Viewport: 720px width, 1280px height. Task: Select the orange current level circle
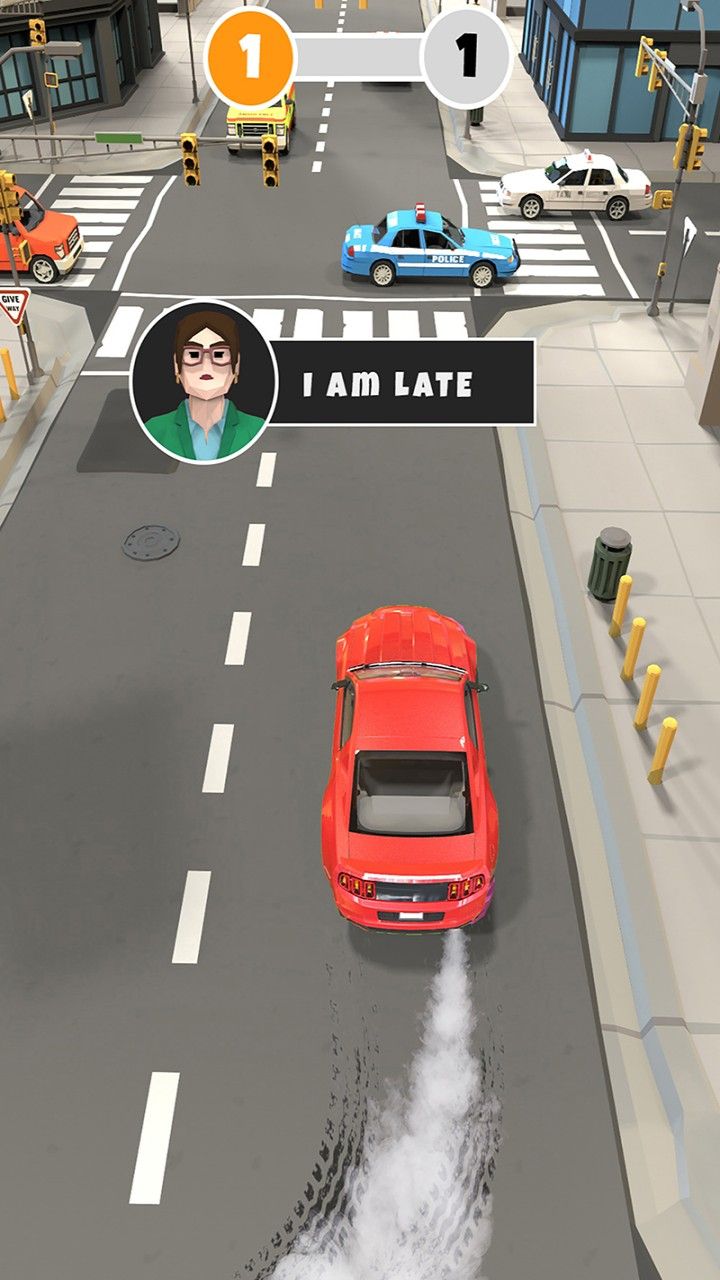pyautogui.click(x=249, y=58)
